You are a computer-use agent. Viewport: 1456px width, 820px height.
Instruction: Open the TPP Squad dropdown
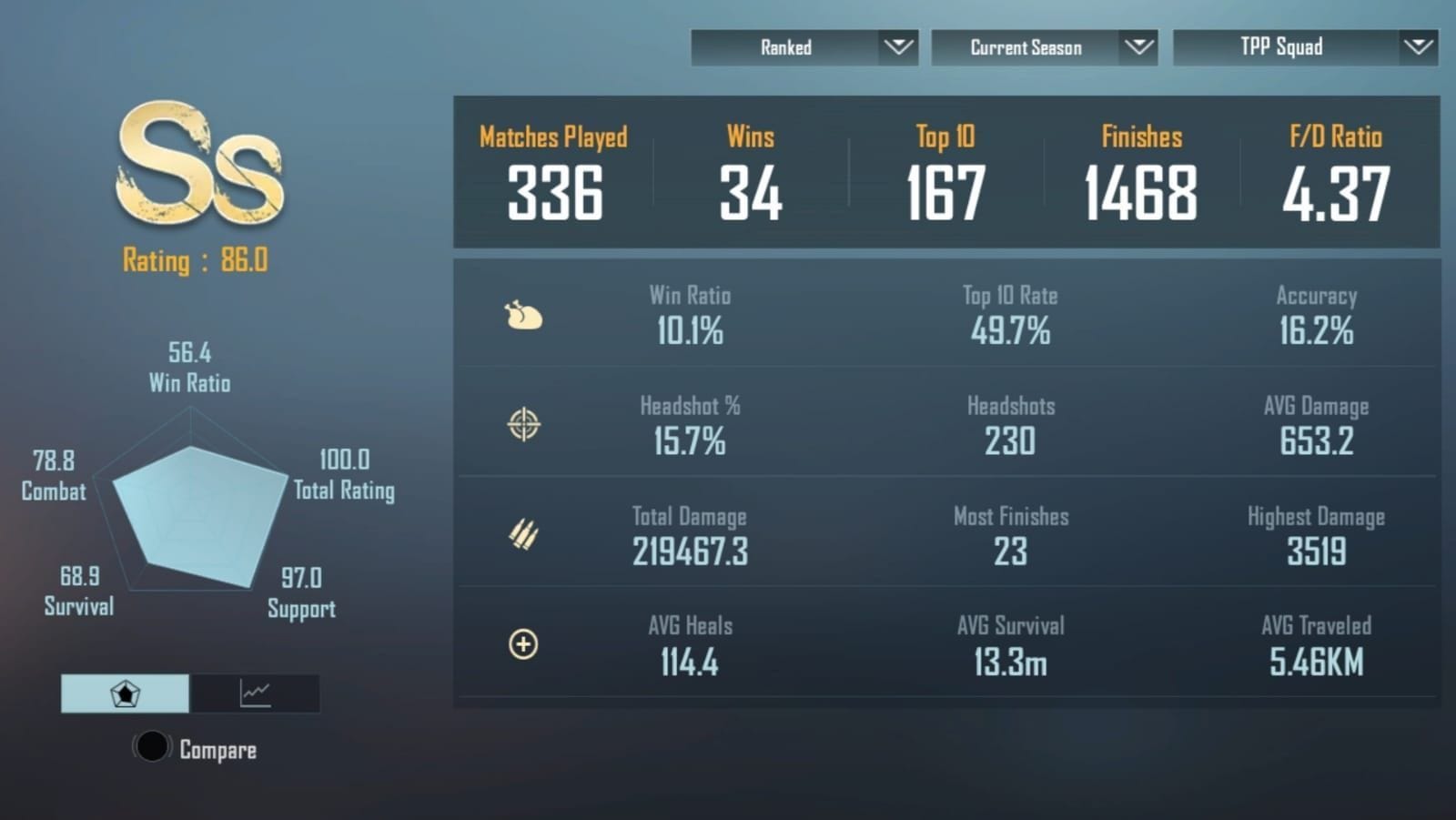point(1305,47)
